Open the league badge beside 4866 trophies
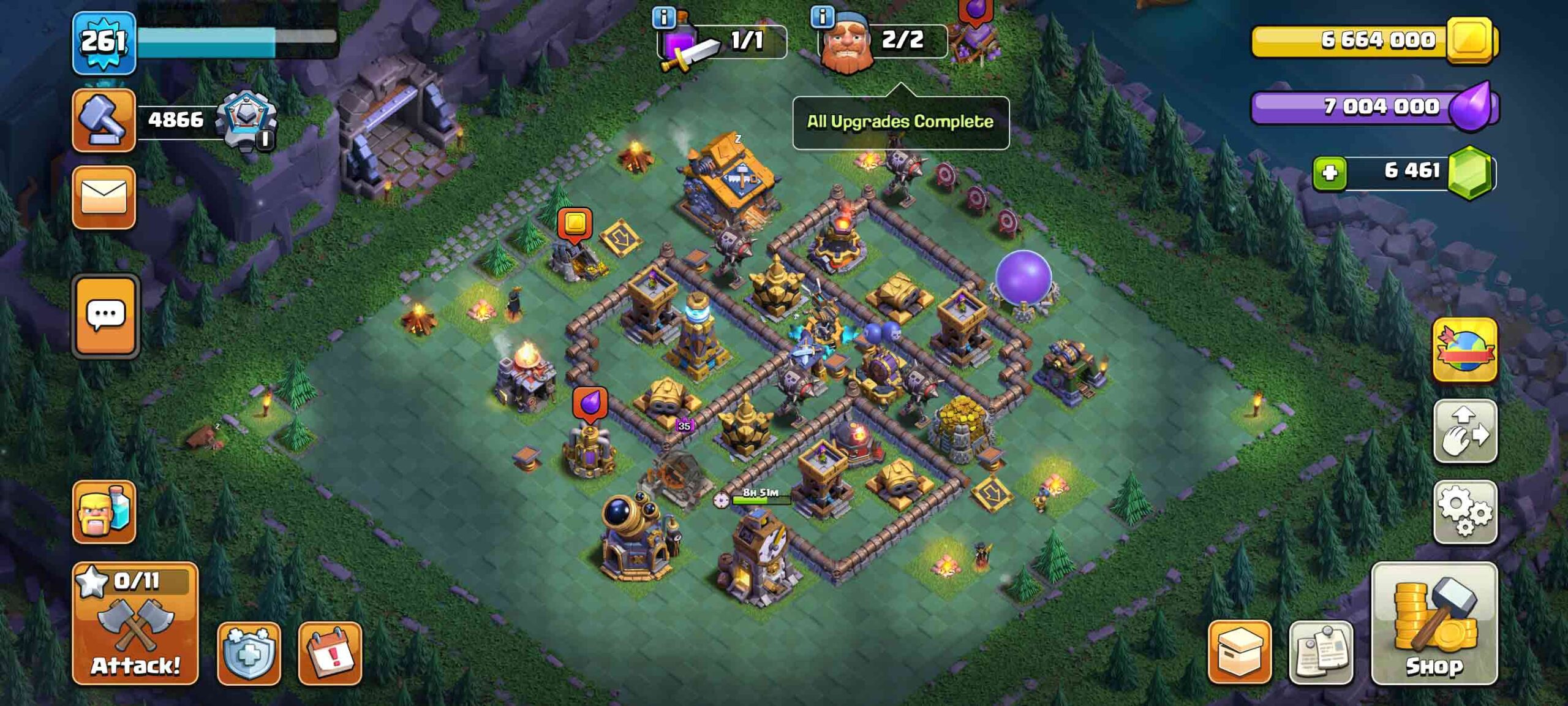The width and height of the screenshot is (1568, 706). pos(247,120)
